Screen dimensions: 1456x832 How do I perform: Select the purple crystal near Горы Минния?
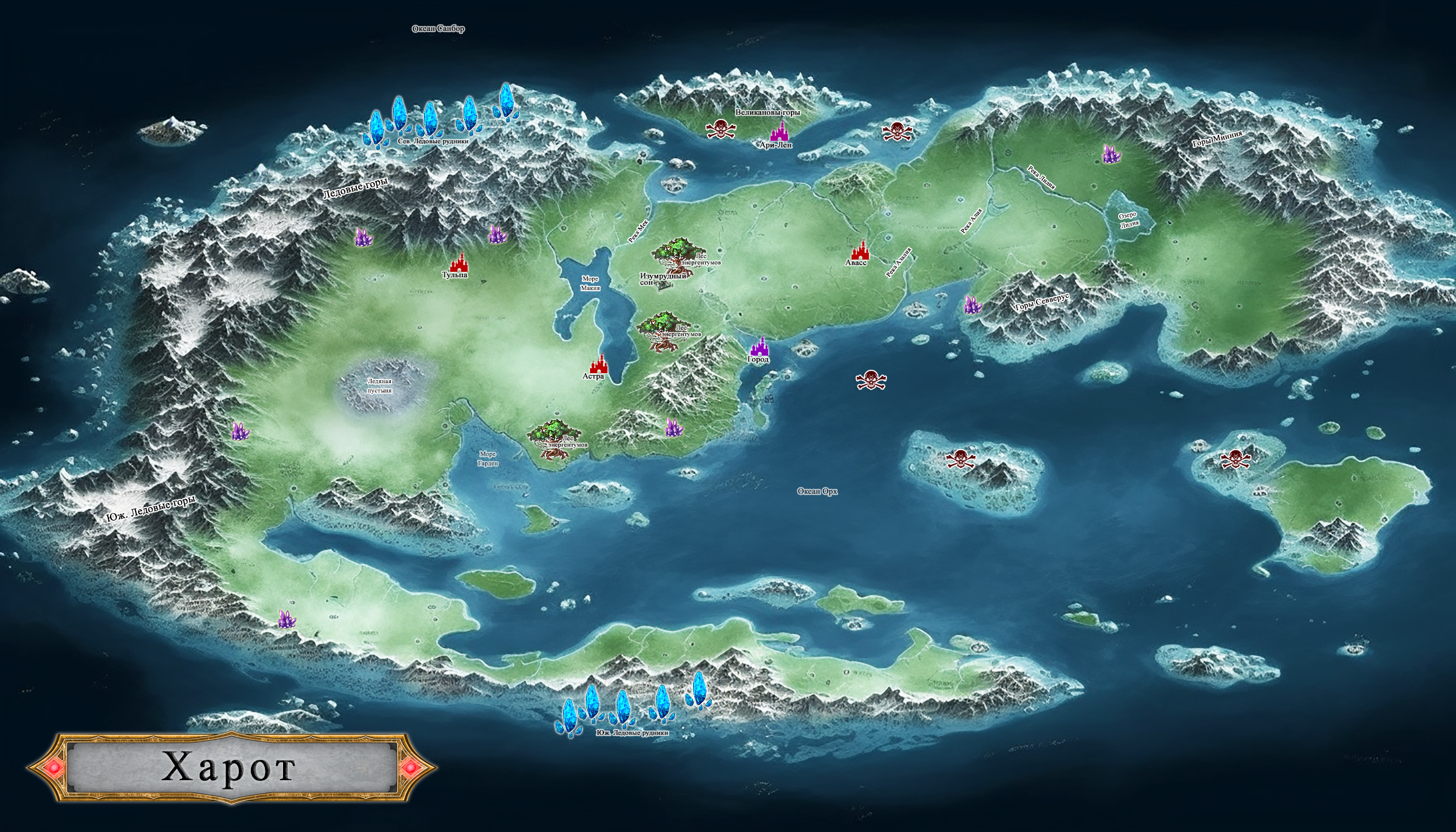1111,154
